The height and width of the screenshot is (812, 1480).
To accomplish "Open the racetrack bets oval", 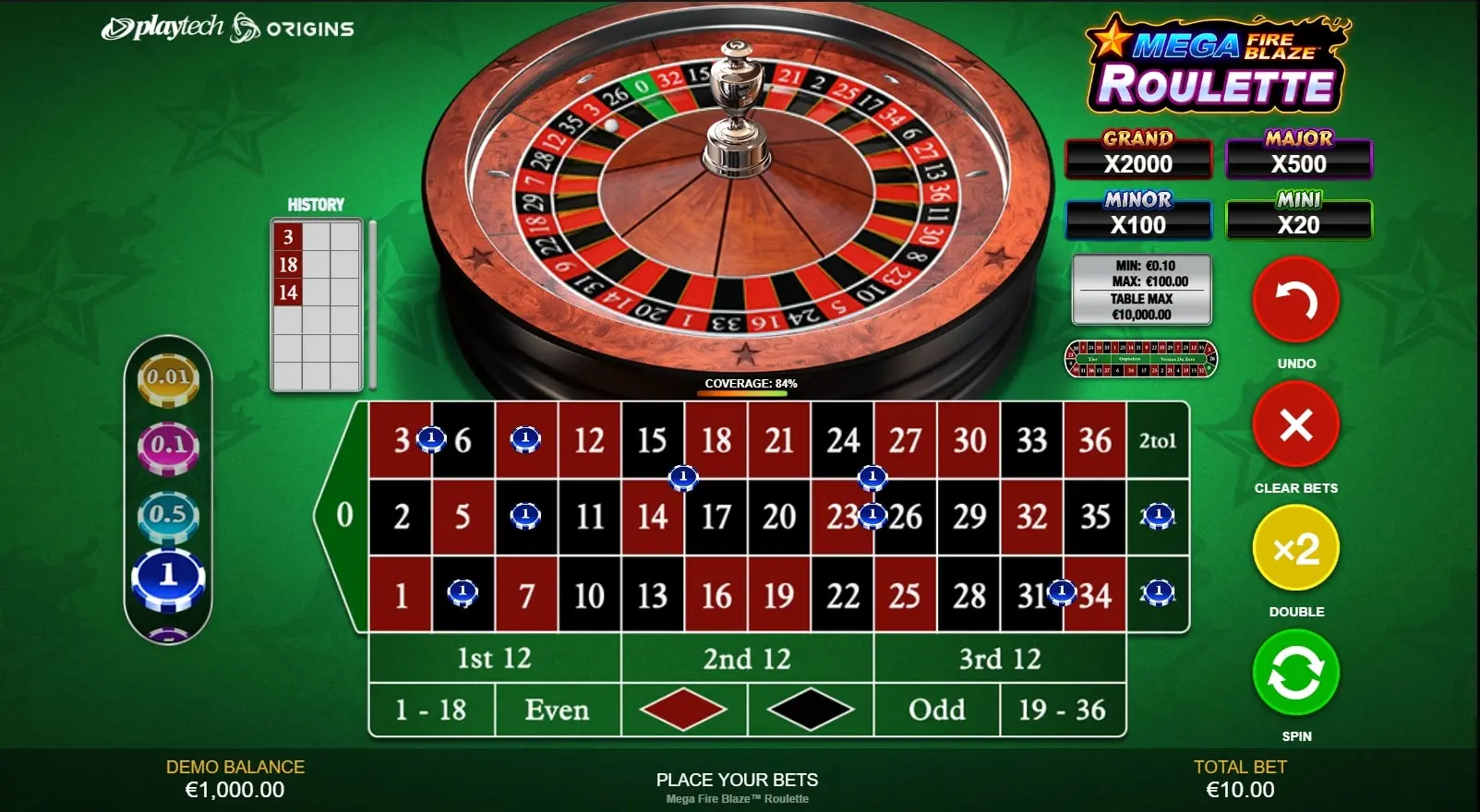I will [1141, 359].
